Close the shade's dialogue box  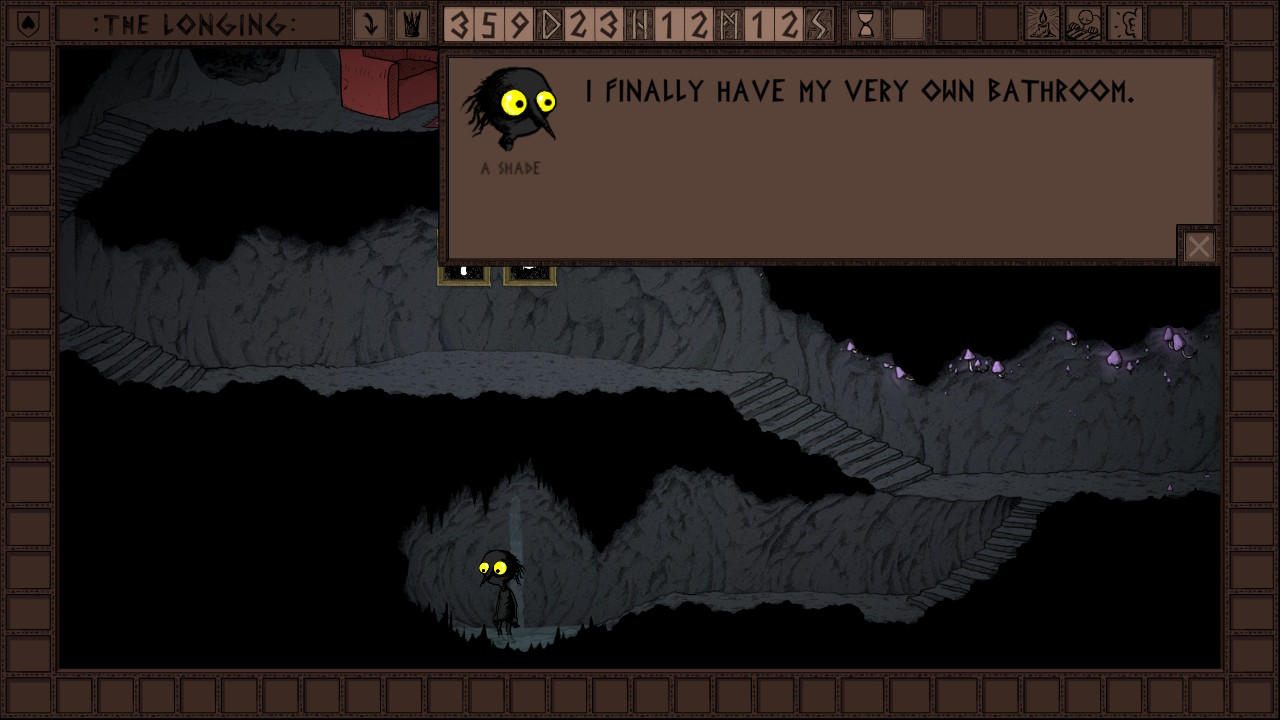1198,246
